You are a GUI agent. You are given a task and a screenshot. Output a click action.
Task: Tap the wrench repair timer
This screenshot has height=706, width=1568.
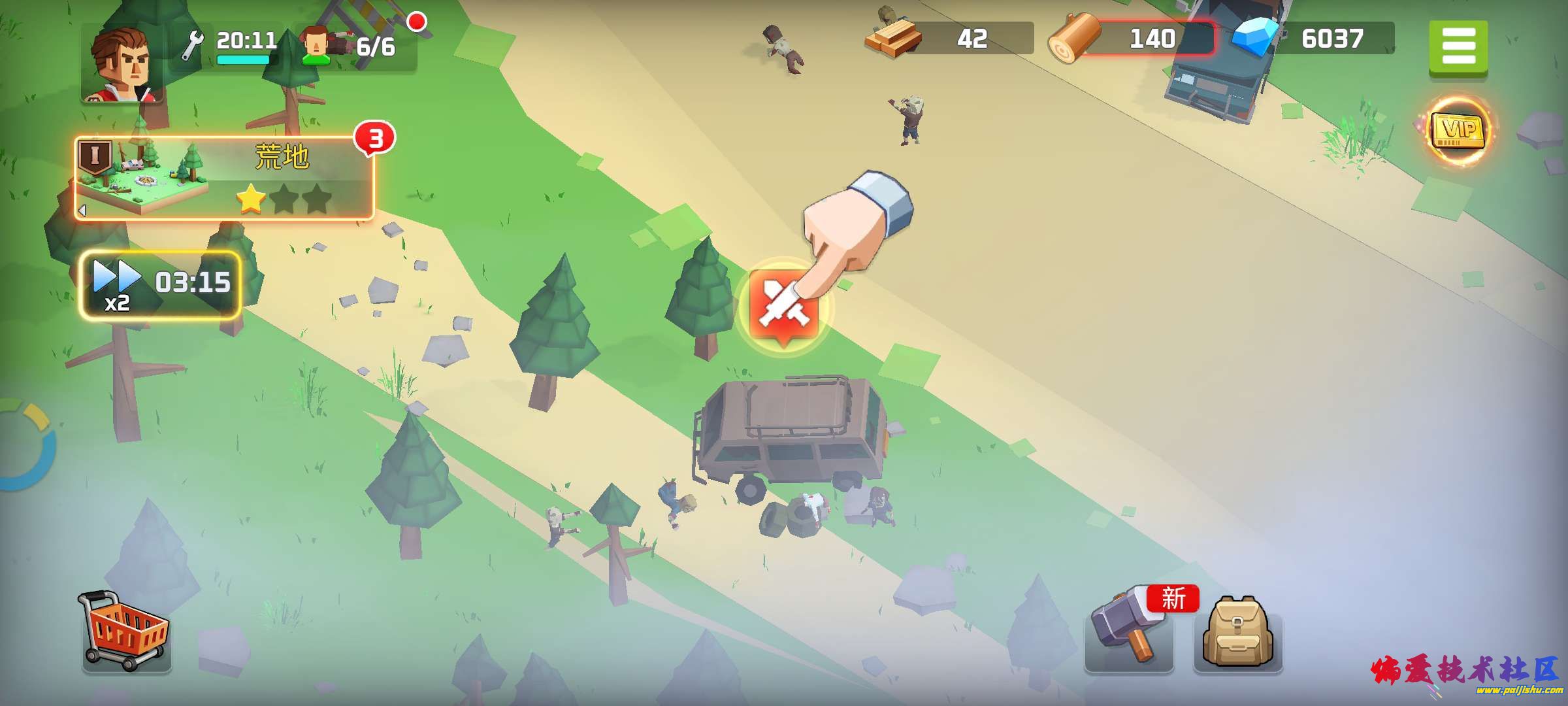(x=230, y=46)
